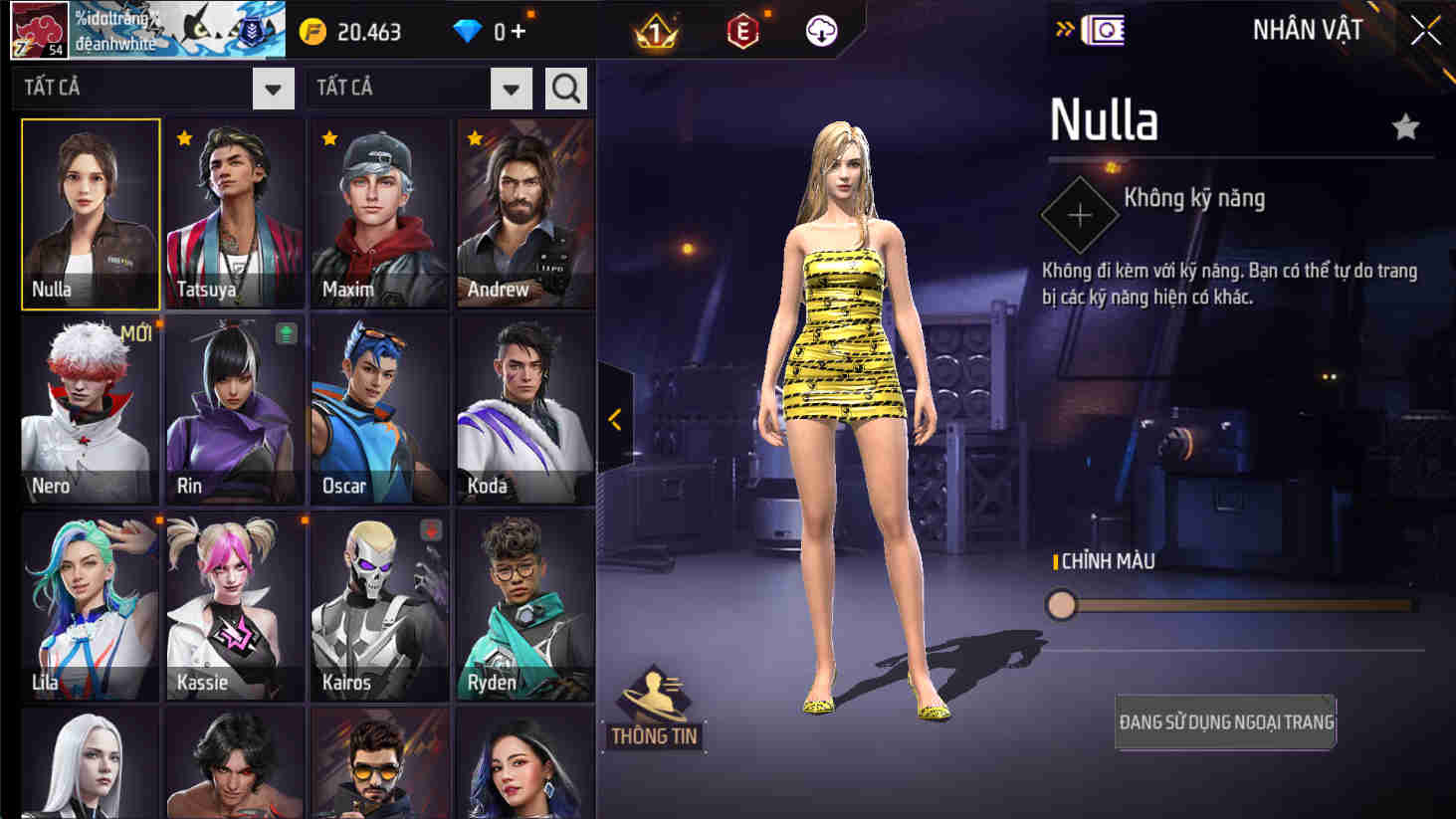Click the search magnifier icon

(564, 88)
